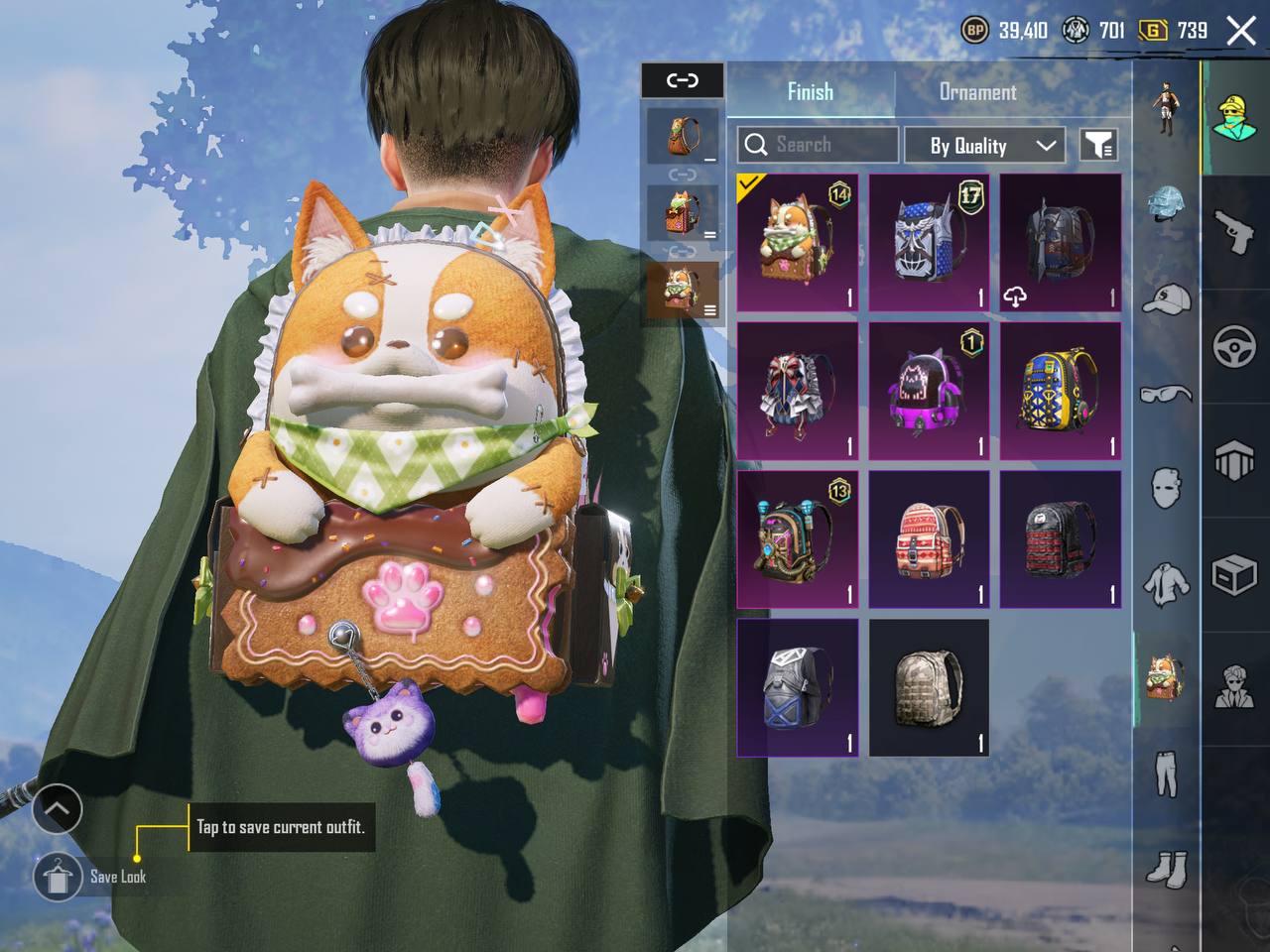1270x952 pixels.
Task: Click the backpack Search field
Action: tap(818, 145)
